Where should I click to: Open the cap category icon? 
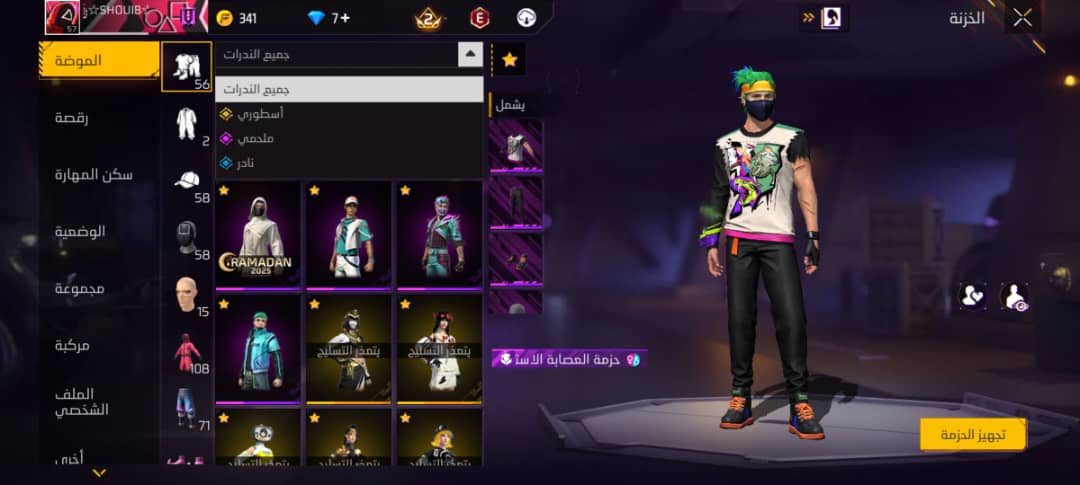[x=187, y=181]
